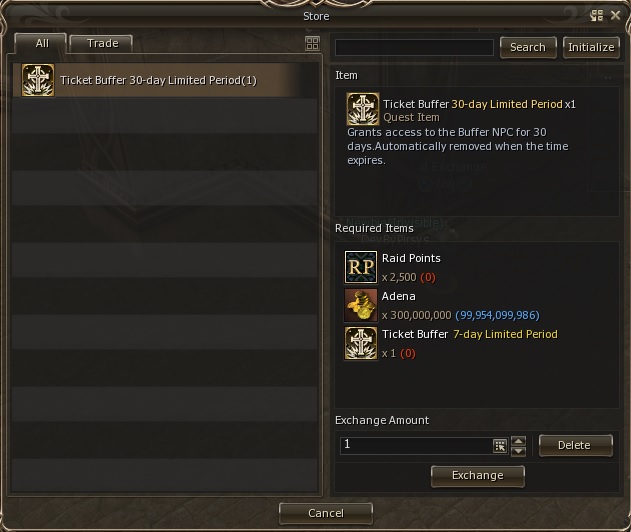Click the Adena coin icon
The width and height of the screenshot is (631, 532).
point(360,305)
